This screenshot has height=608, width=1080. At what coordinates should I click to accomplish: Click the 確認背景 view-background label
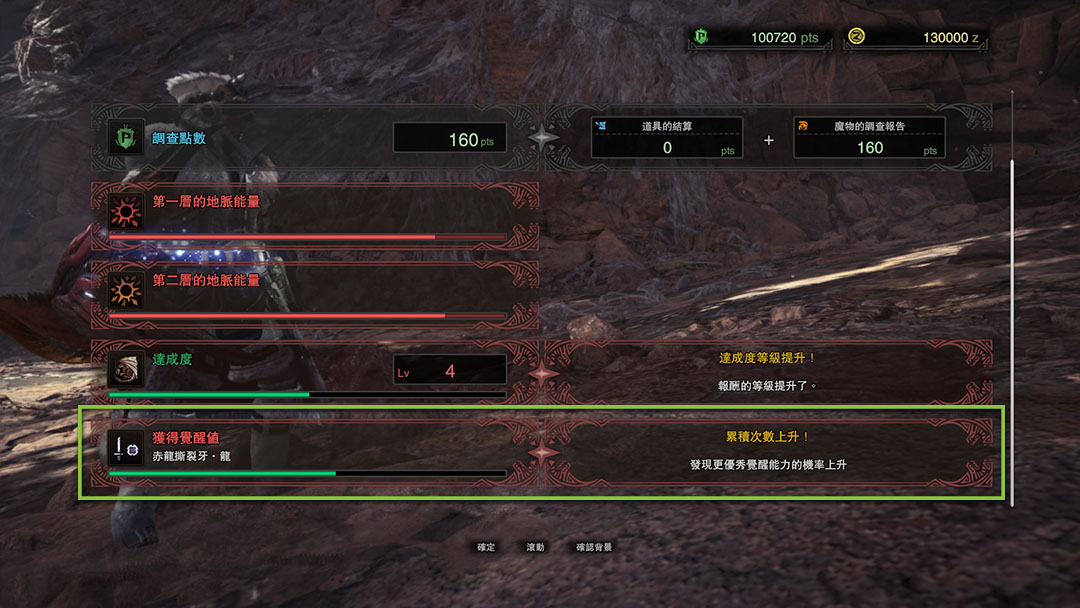coord(594,547)
